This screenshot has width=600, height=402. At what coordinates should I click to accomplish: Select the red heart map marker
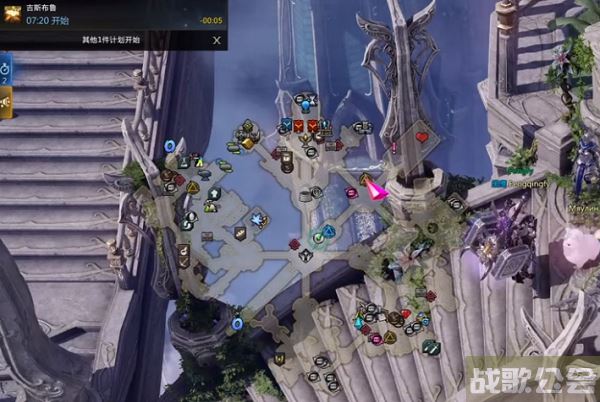point(421,136)
